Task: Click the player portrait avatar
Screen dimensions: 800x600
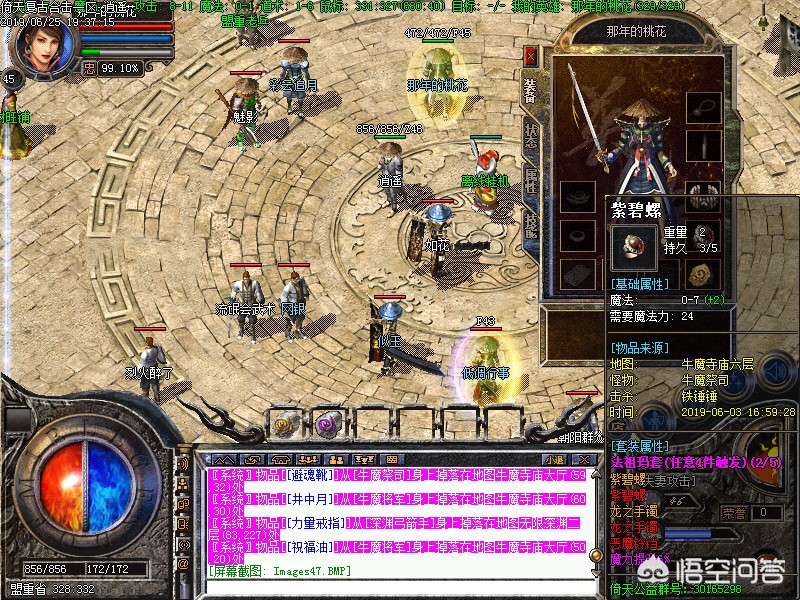Action: (x=45, y=40)
